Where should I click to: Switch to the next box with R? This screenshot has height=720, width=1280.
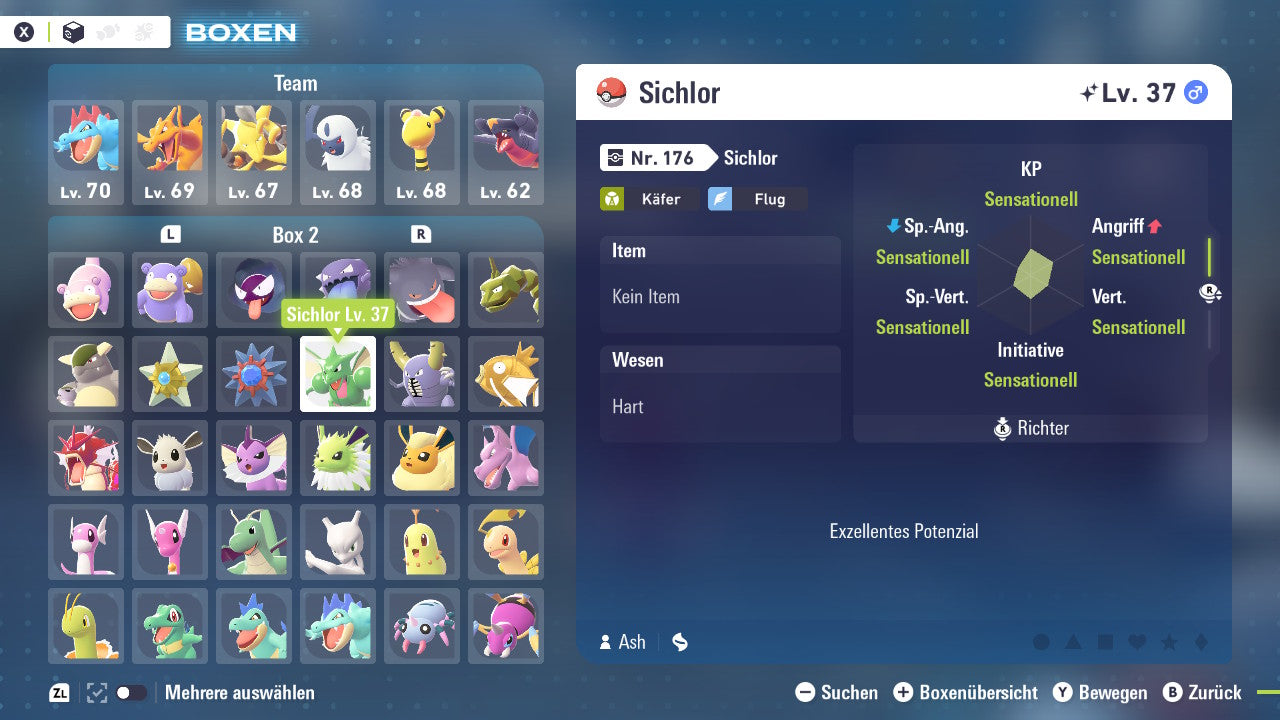(421, 235)
